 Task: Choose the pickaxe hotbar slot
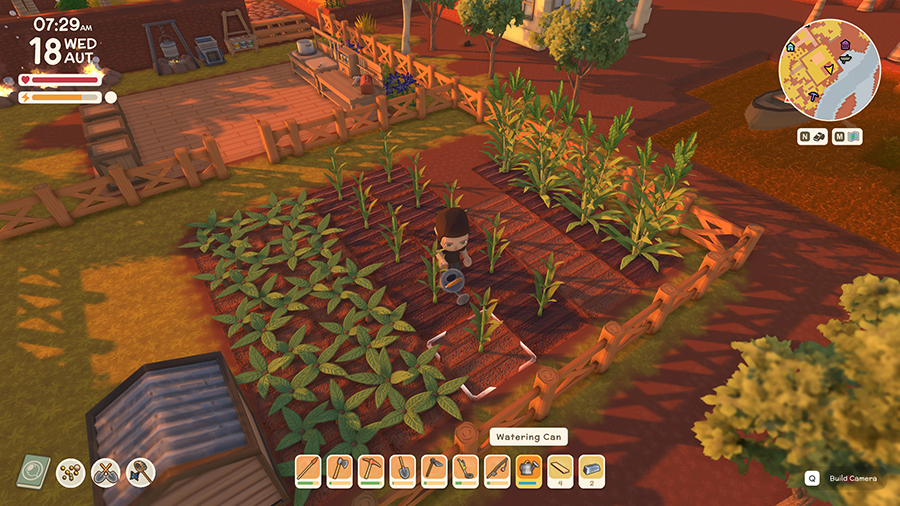[x=371, y=469]
